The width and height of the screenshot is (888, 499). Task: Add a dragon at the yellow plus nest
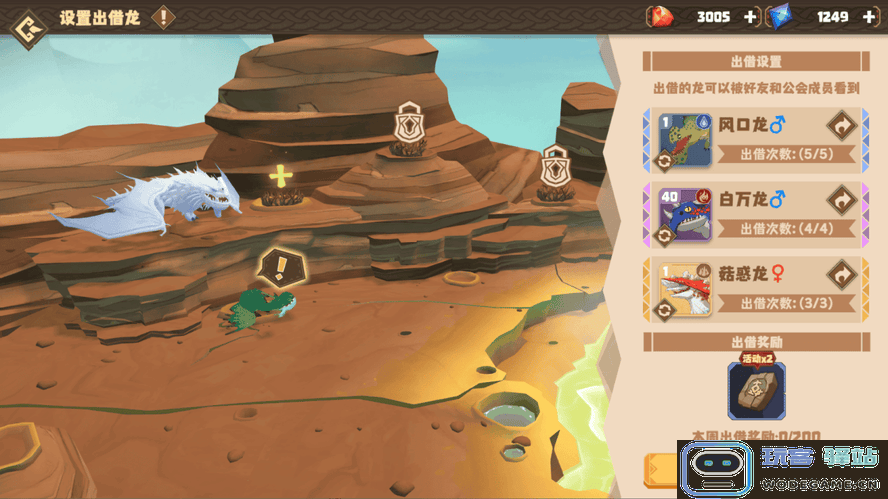click(281, 178)
